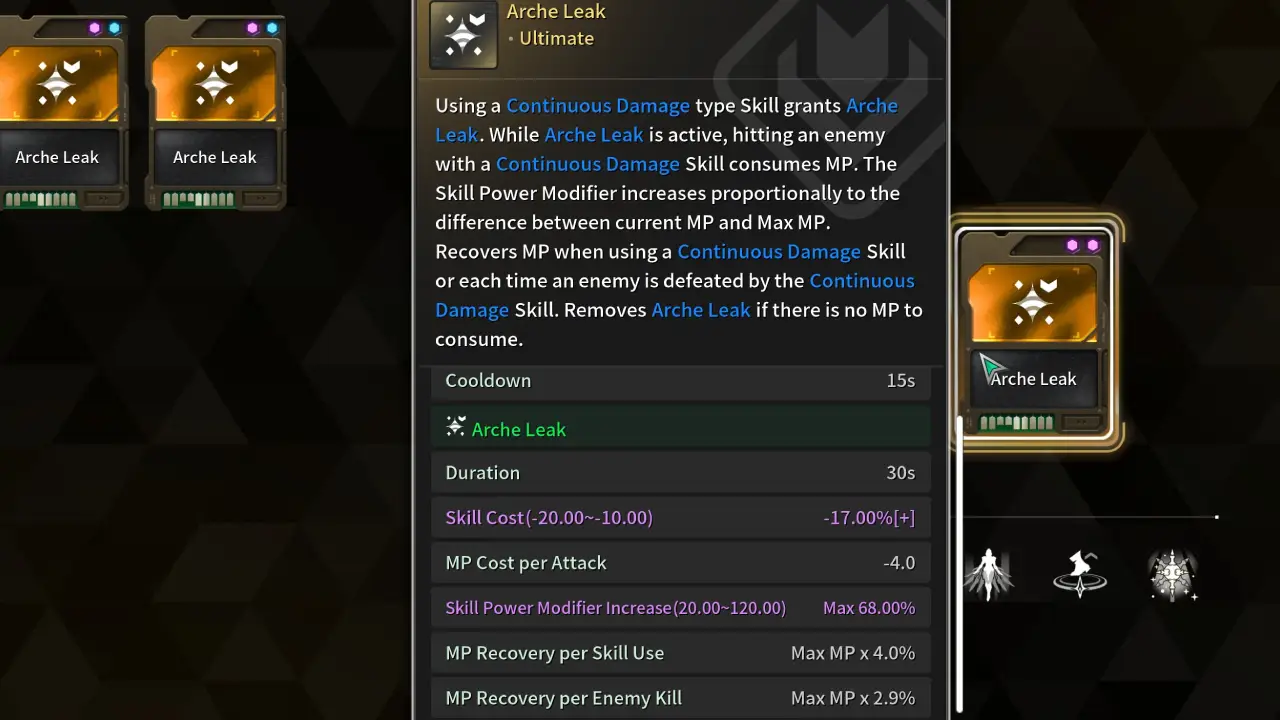Click the Arche Leak link in the description

(x=594, y=134)
